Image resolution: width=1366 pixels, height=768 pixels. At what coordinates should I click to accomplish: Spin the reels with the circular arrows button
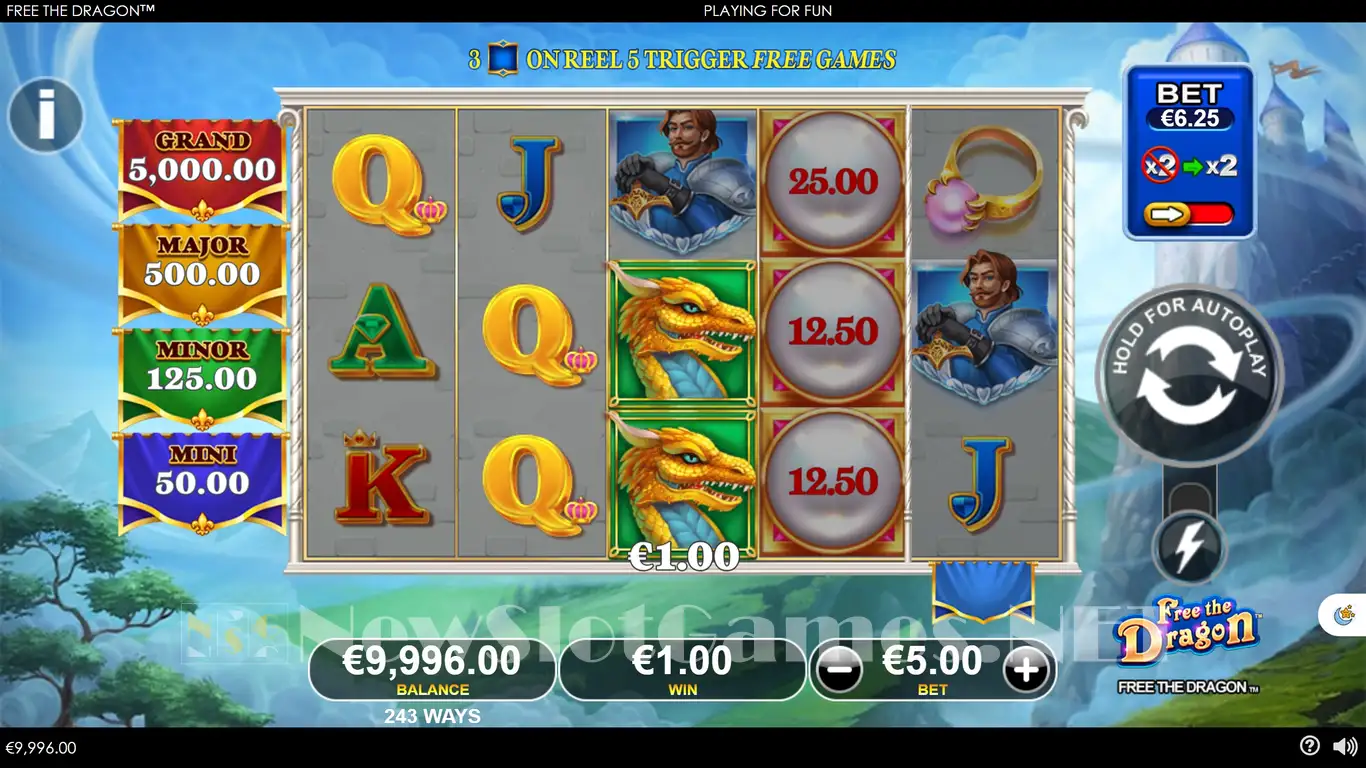point(1189,376)
